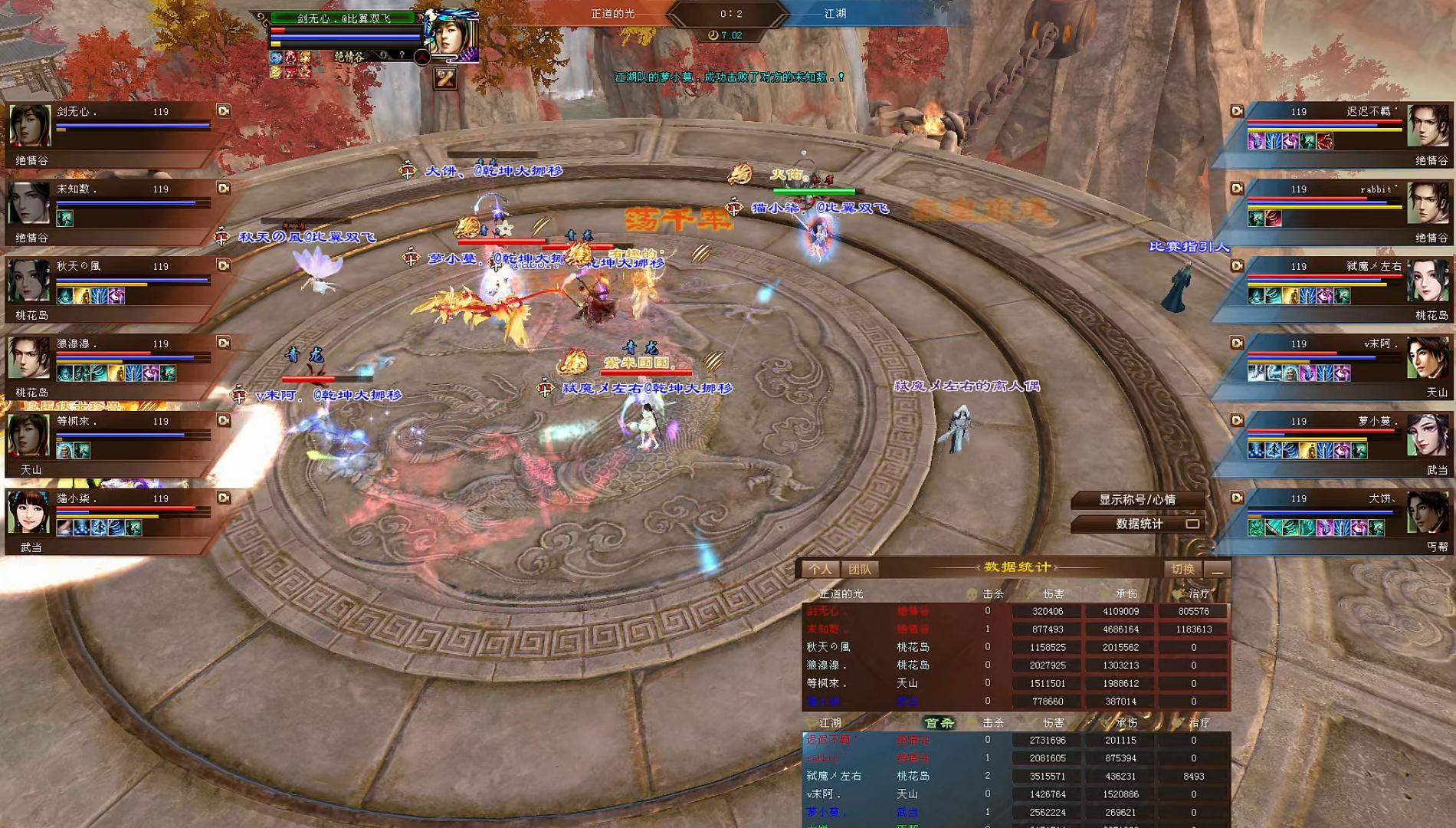
Task: Spectate 弑魔メ左右 via camera icon
Action: 1237,266
